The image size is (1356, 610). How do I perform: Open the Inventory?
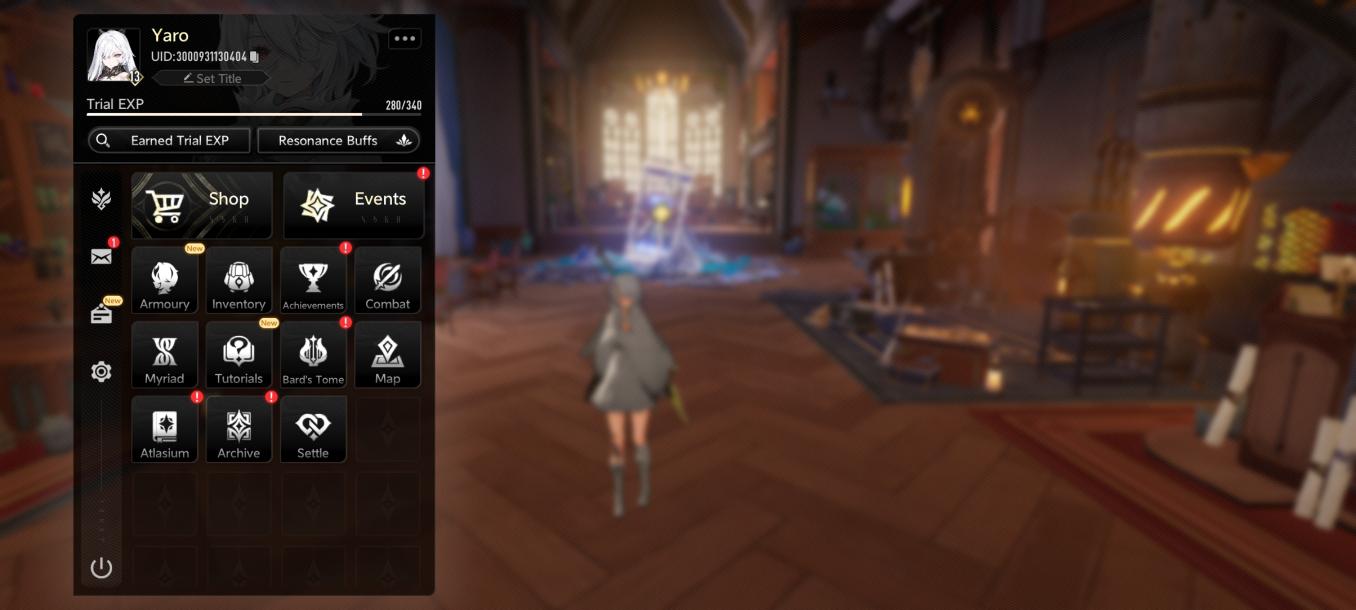[239, 281]
